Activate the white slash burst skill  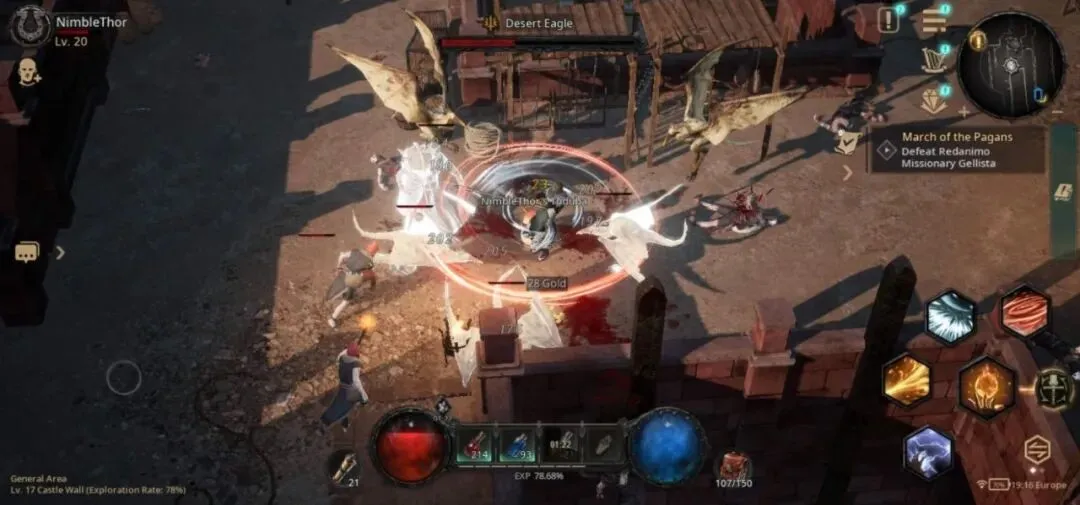tap(950, 318)
